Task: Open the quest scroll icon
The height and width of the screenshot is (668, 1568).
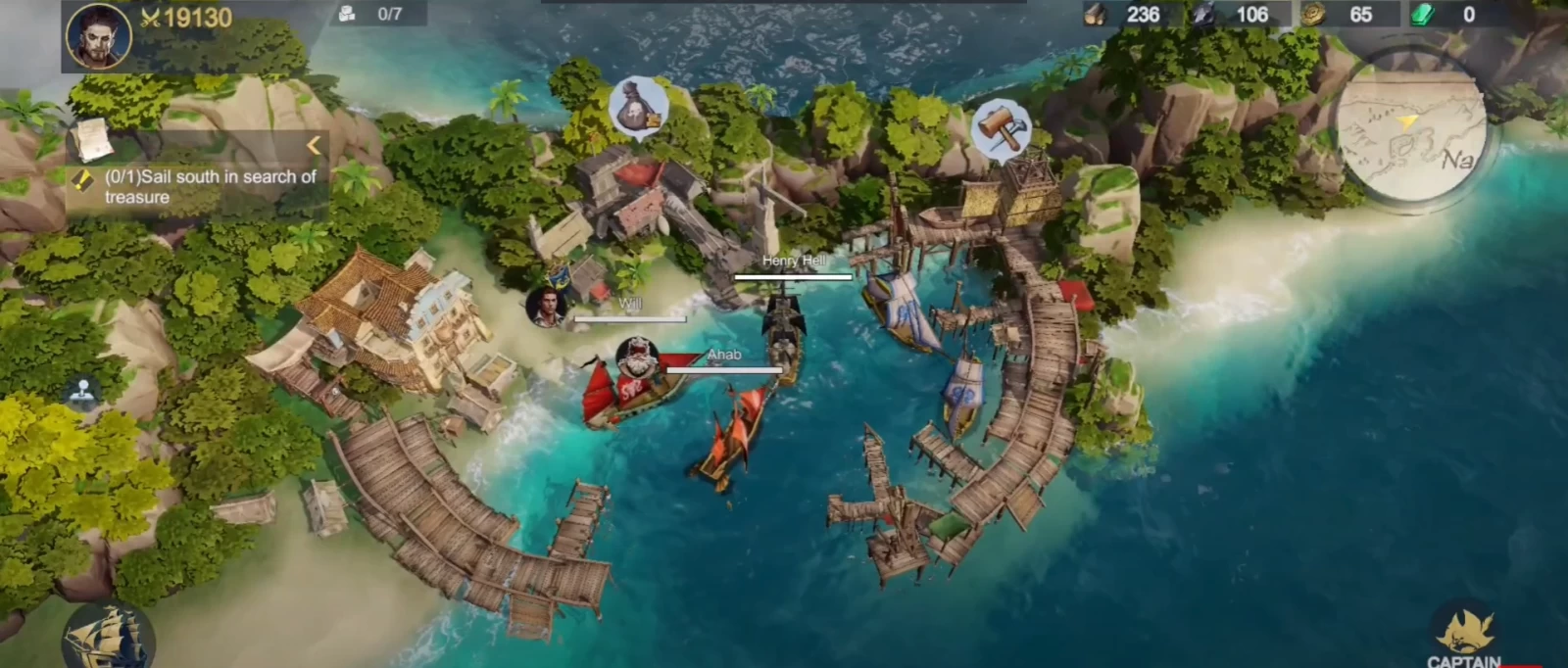Action: pos(91,140)
